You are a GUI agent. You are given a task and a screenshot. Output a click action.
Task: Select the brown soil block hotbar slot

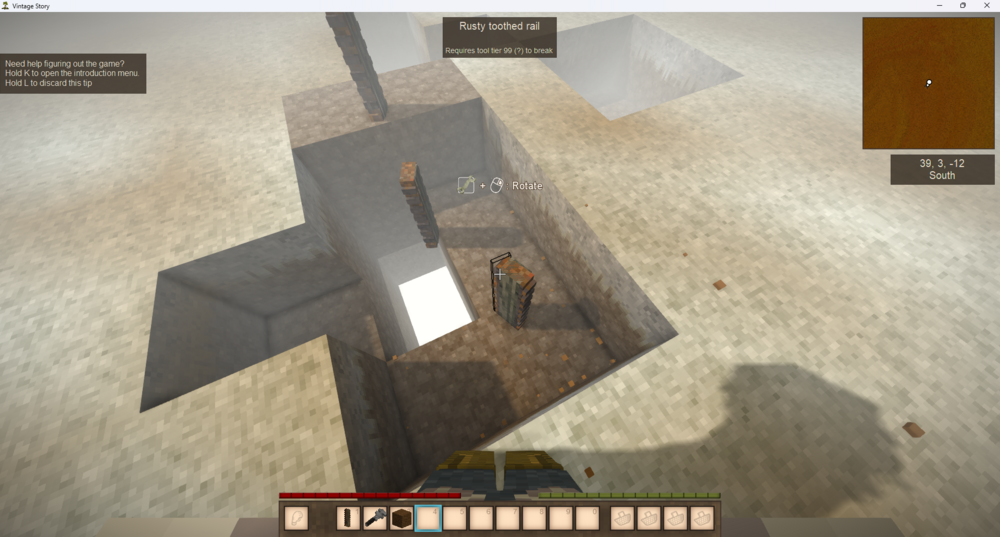402,518
